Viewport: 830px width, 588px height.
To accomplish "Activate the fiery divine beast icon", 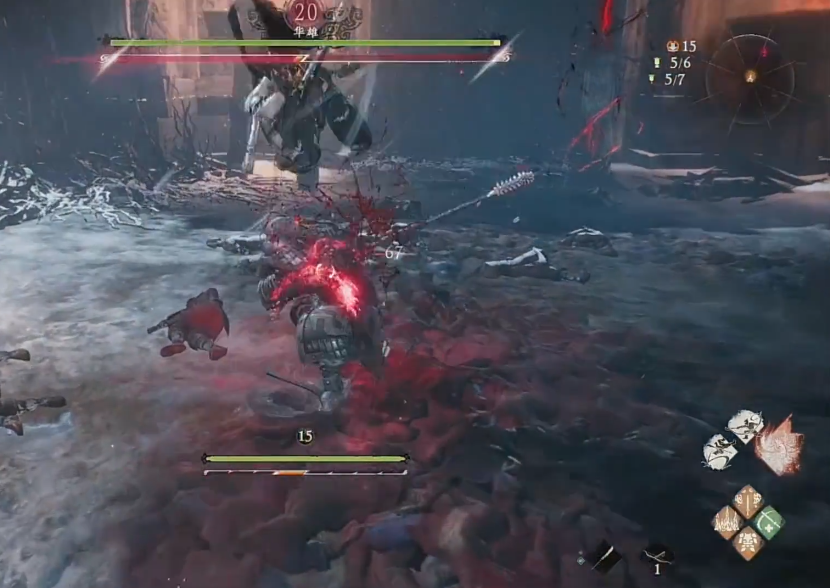I will click(x=780, y=446).
